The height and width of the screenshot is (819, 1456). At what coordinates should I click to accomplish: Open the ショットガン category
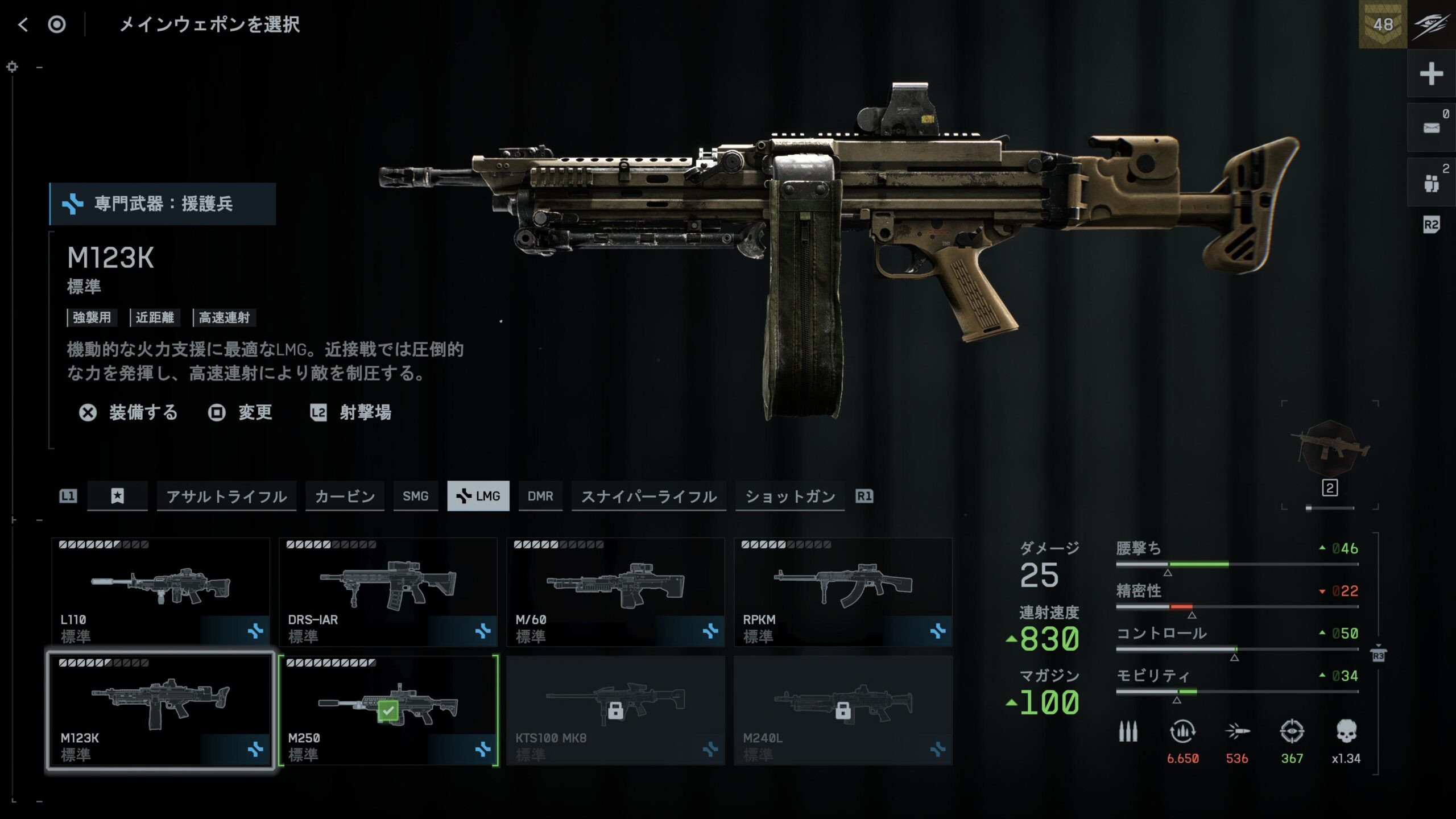click(x=789, y=496)
